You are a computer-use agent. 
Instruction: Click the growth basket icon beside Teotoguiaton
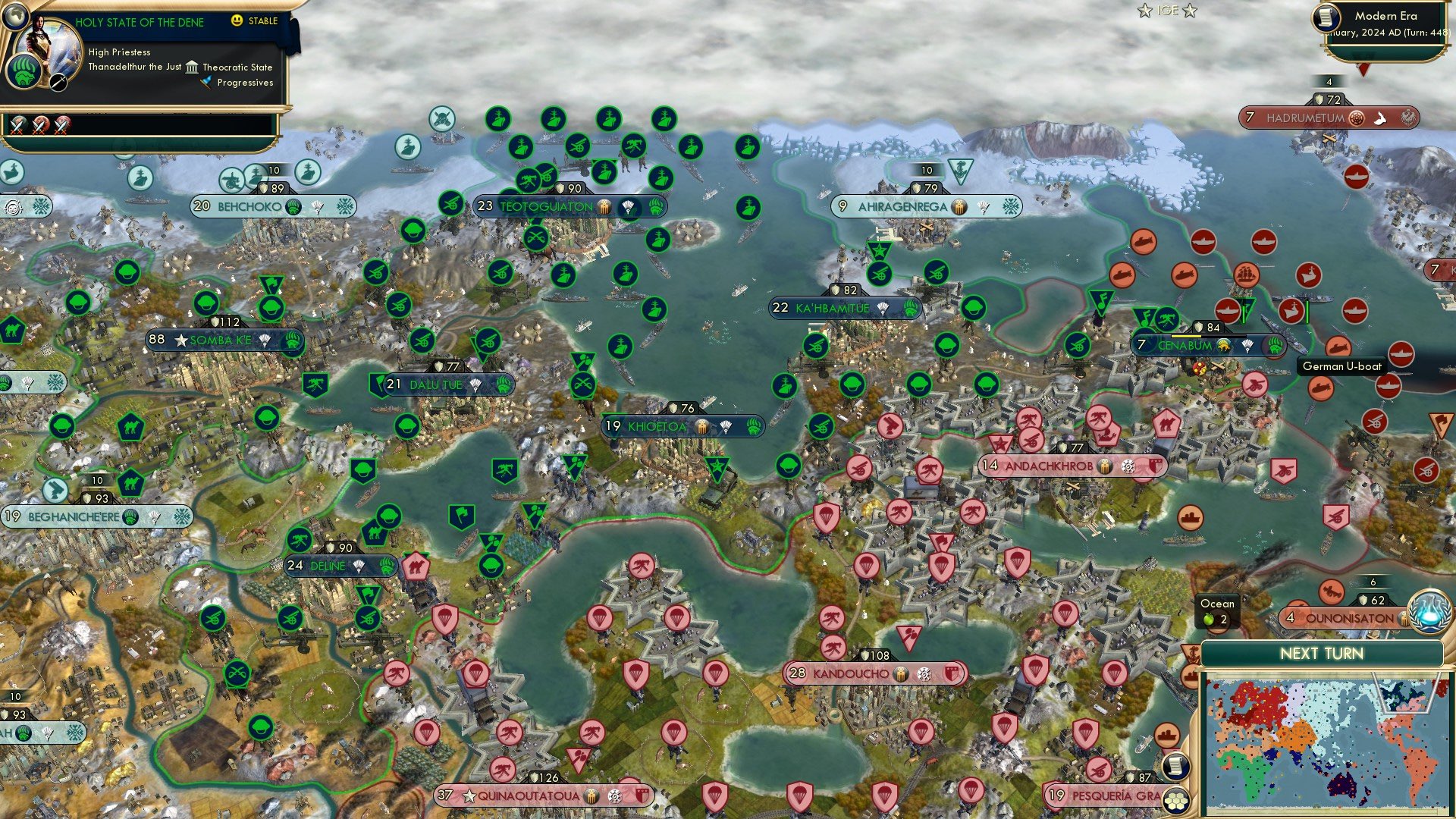603,206
